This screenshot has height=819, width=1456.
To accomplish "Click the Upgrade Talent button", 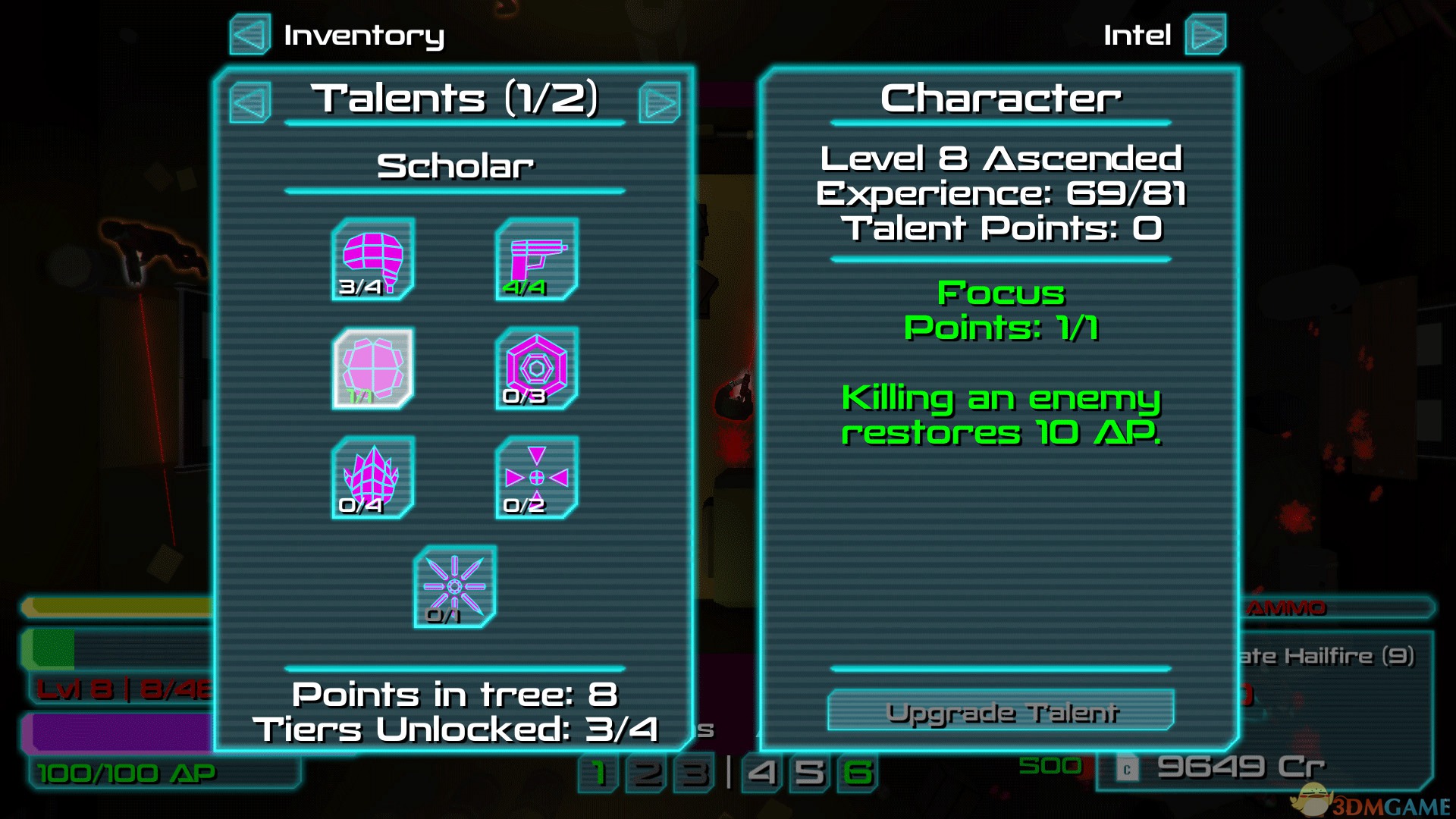I will coord(1000,711).
